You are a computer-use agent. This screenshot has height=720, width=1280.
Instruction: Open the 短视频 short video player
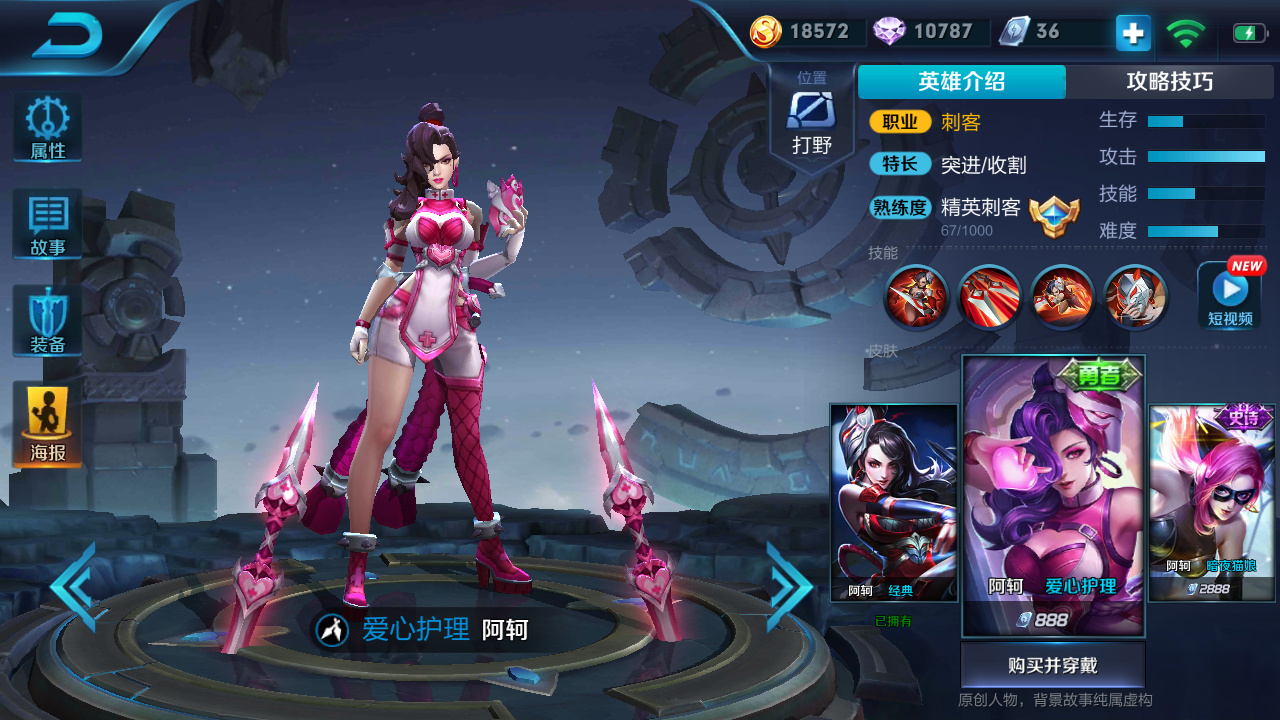(x=1229, y=296)
